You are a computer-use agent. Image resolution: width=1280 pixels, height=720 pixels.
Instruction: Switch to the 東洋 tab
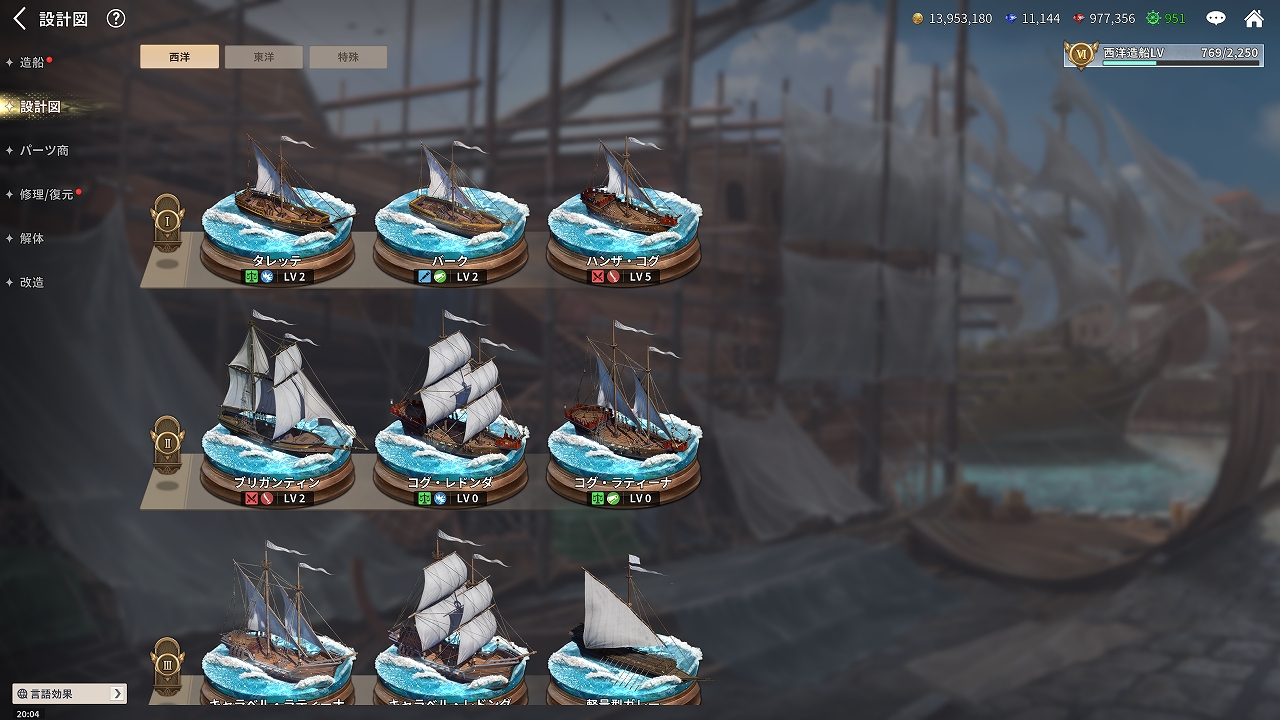[x=264, y=57]
